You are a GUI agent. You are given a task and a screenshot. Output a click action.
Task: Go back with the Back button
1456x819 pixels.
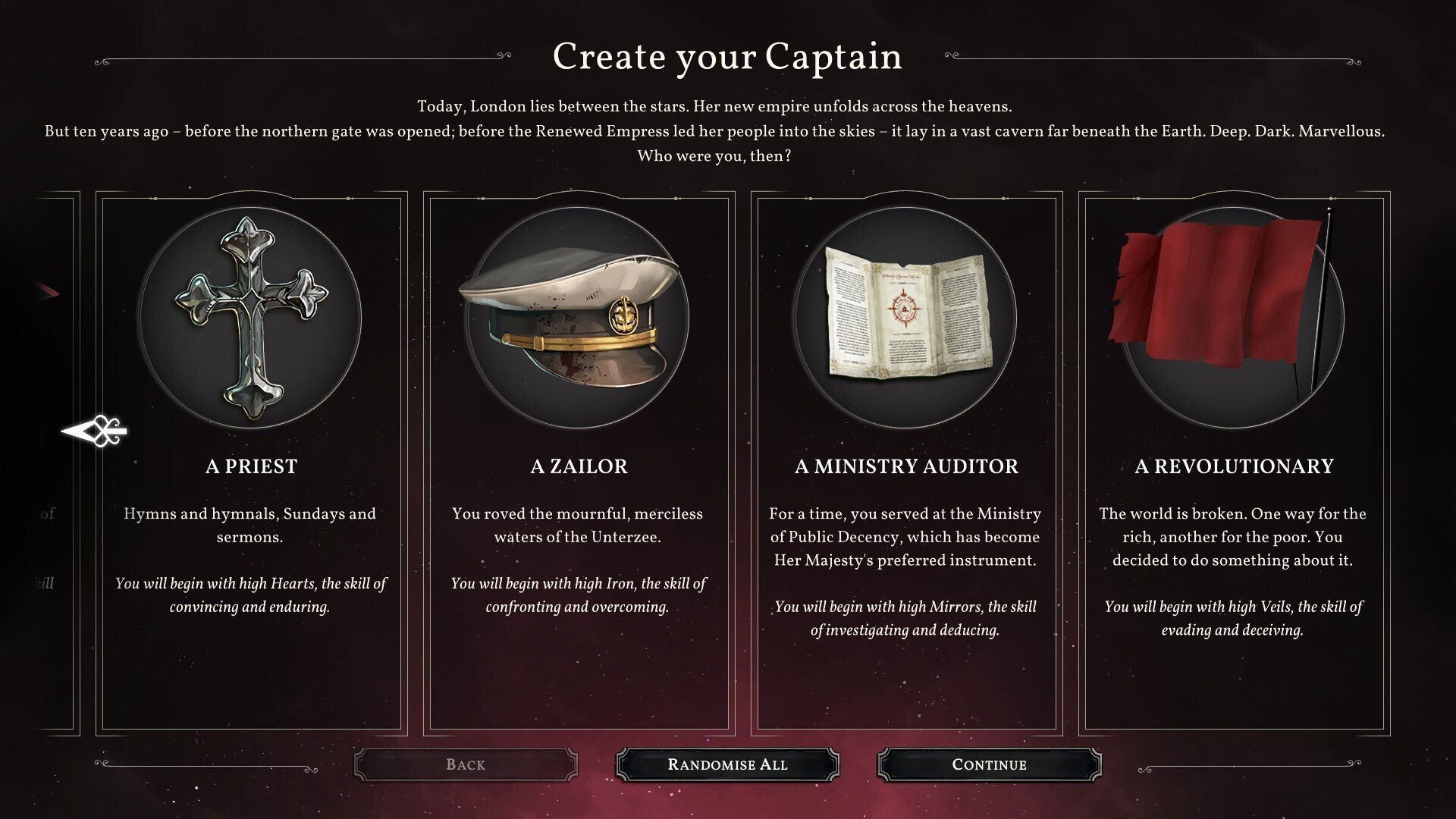[x=466, y=764]
